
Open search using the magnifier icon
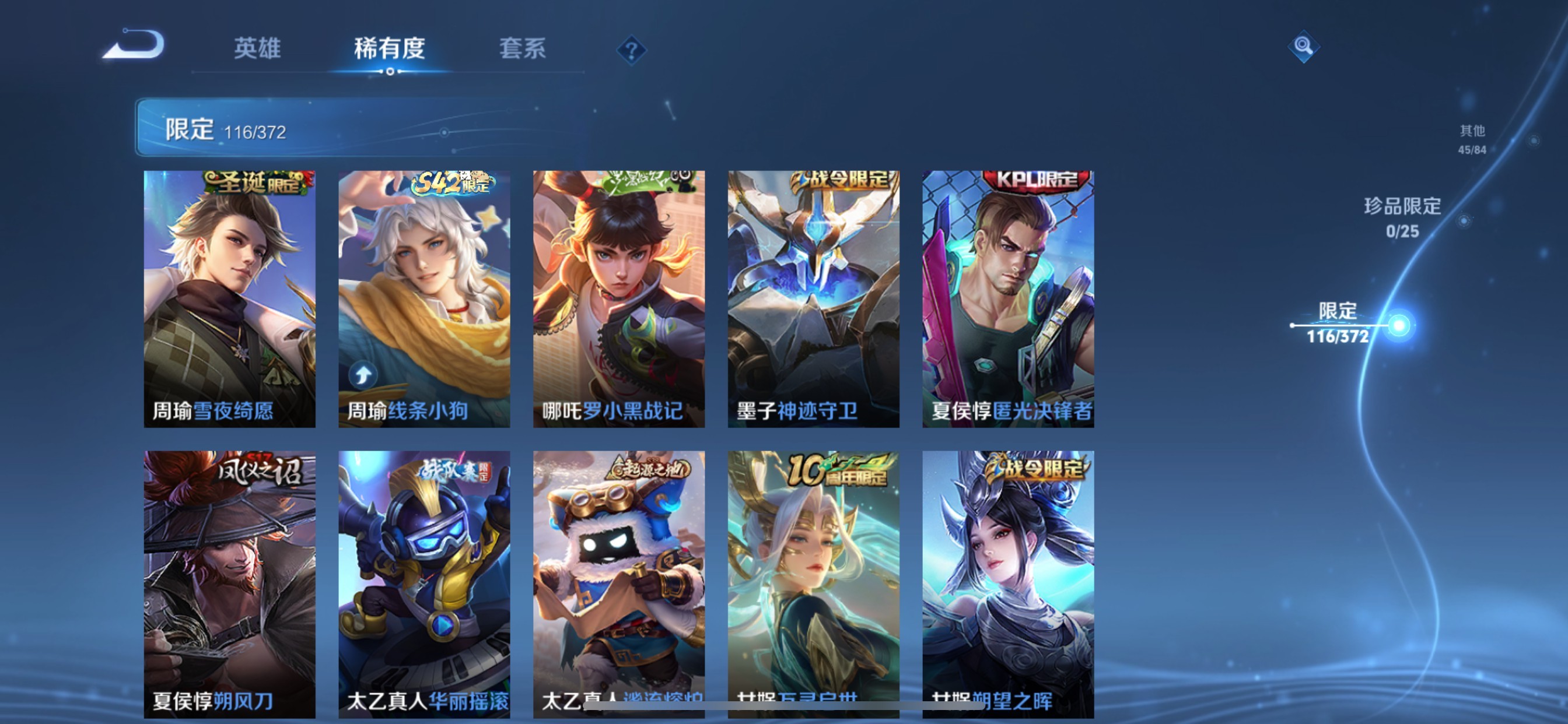click(1304, 46)
